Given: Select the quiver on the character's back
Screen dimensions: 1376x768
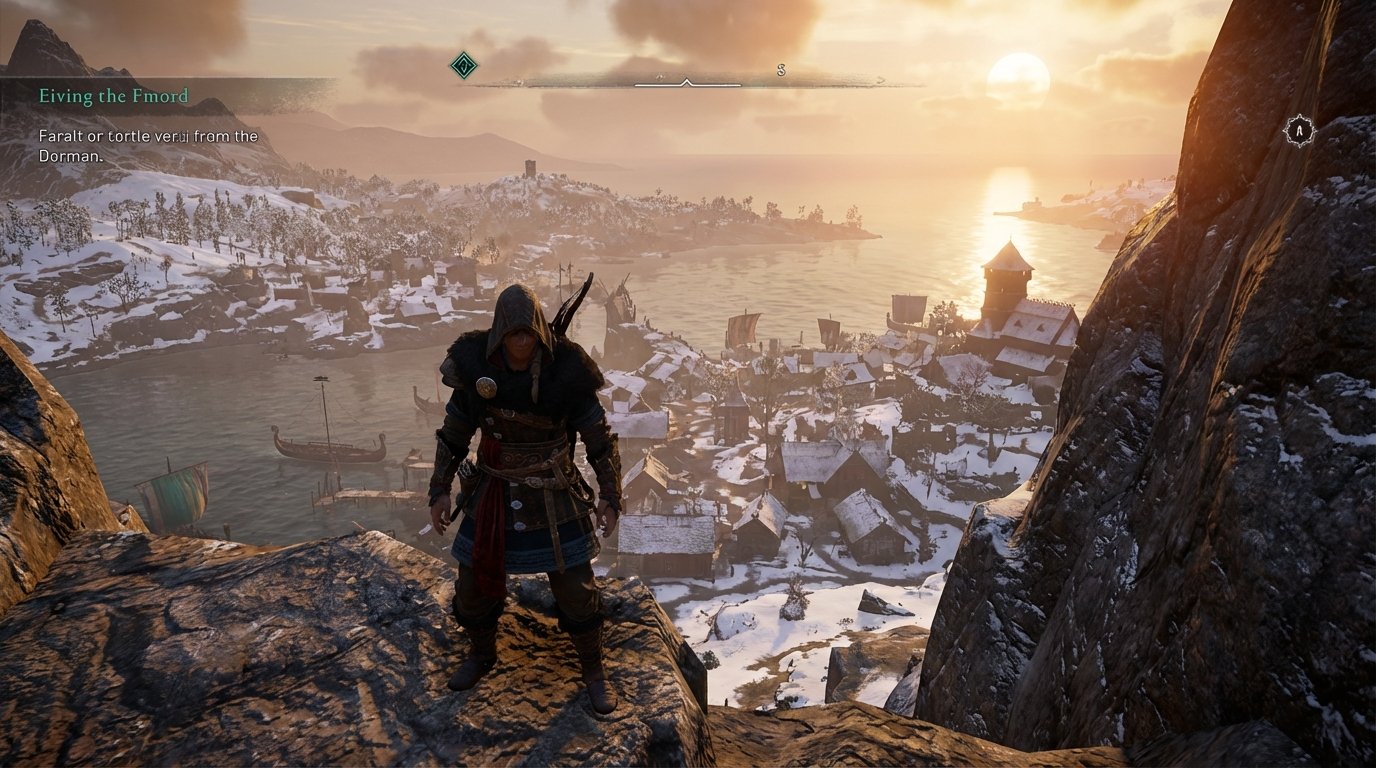Looking at the screenshot, I should [x=565, y=310].
